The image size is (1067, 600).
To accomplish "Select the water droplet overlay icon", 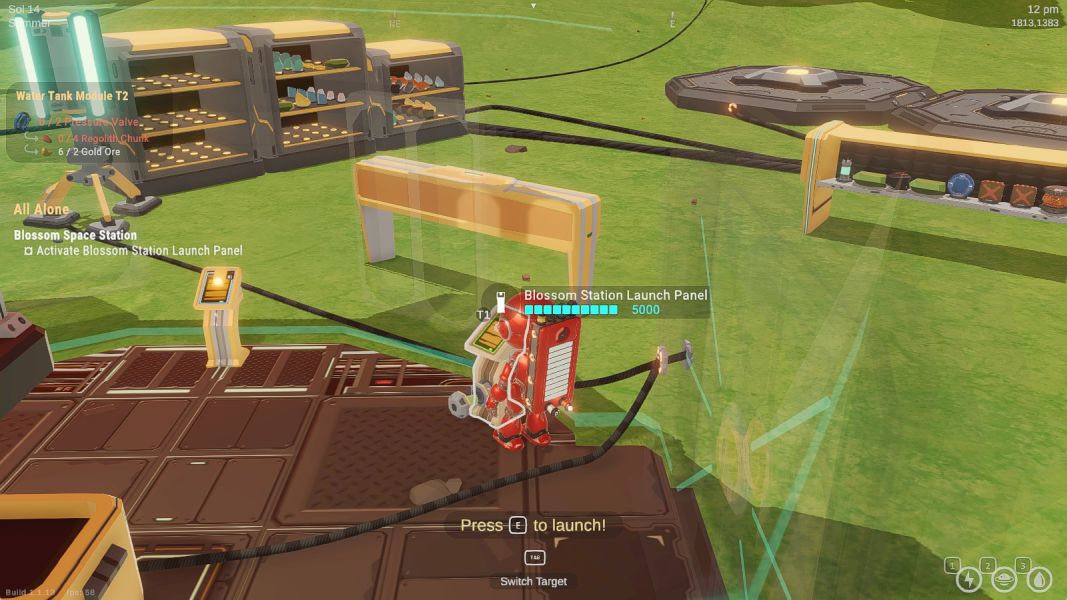I will (1040, 580).
